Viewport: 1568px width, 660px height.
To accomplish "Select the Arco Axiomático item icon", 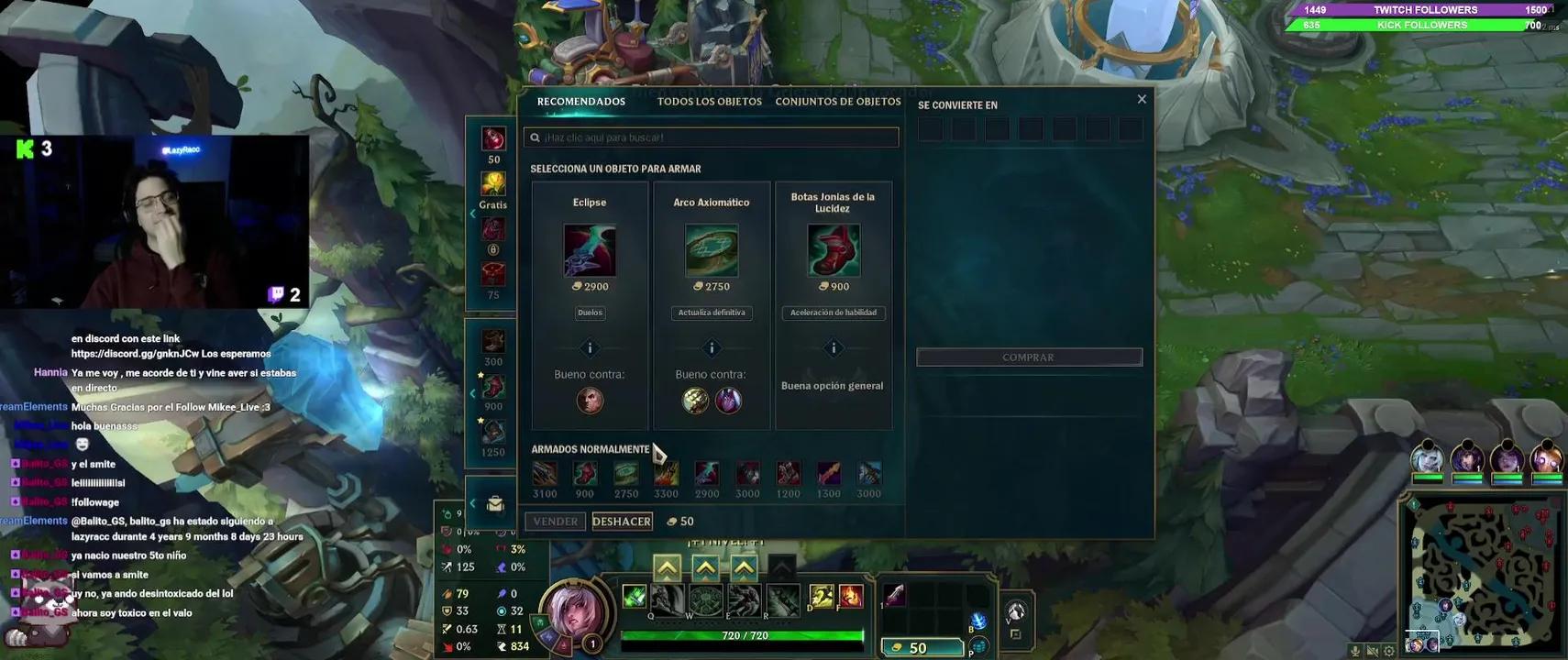I will coord(712,250).
